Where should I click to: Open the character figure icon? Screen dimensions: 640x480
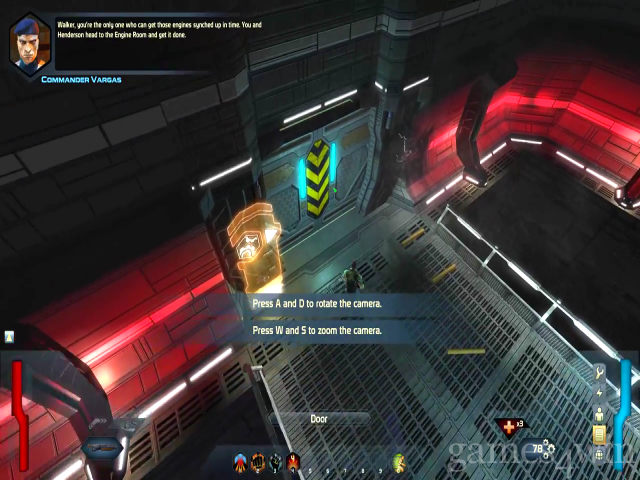pos(600,413)
